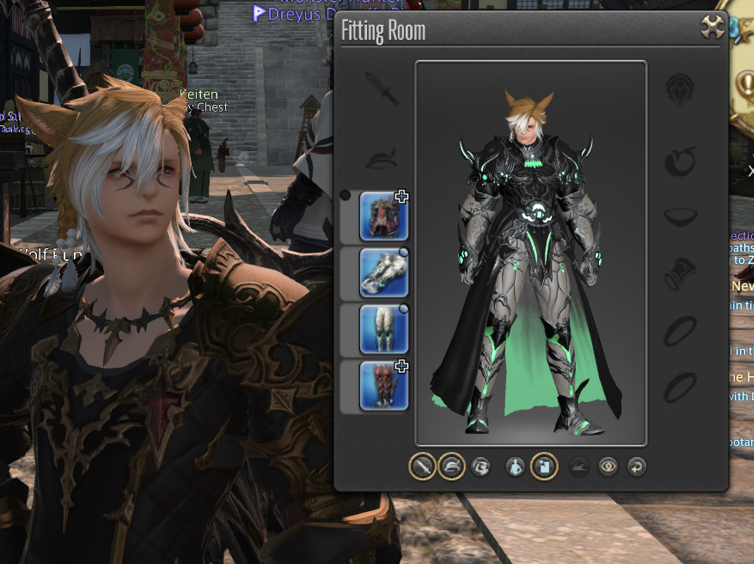
Task: Toggle the visor adjustment button
Action: click(481, 466)
